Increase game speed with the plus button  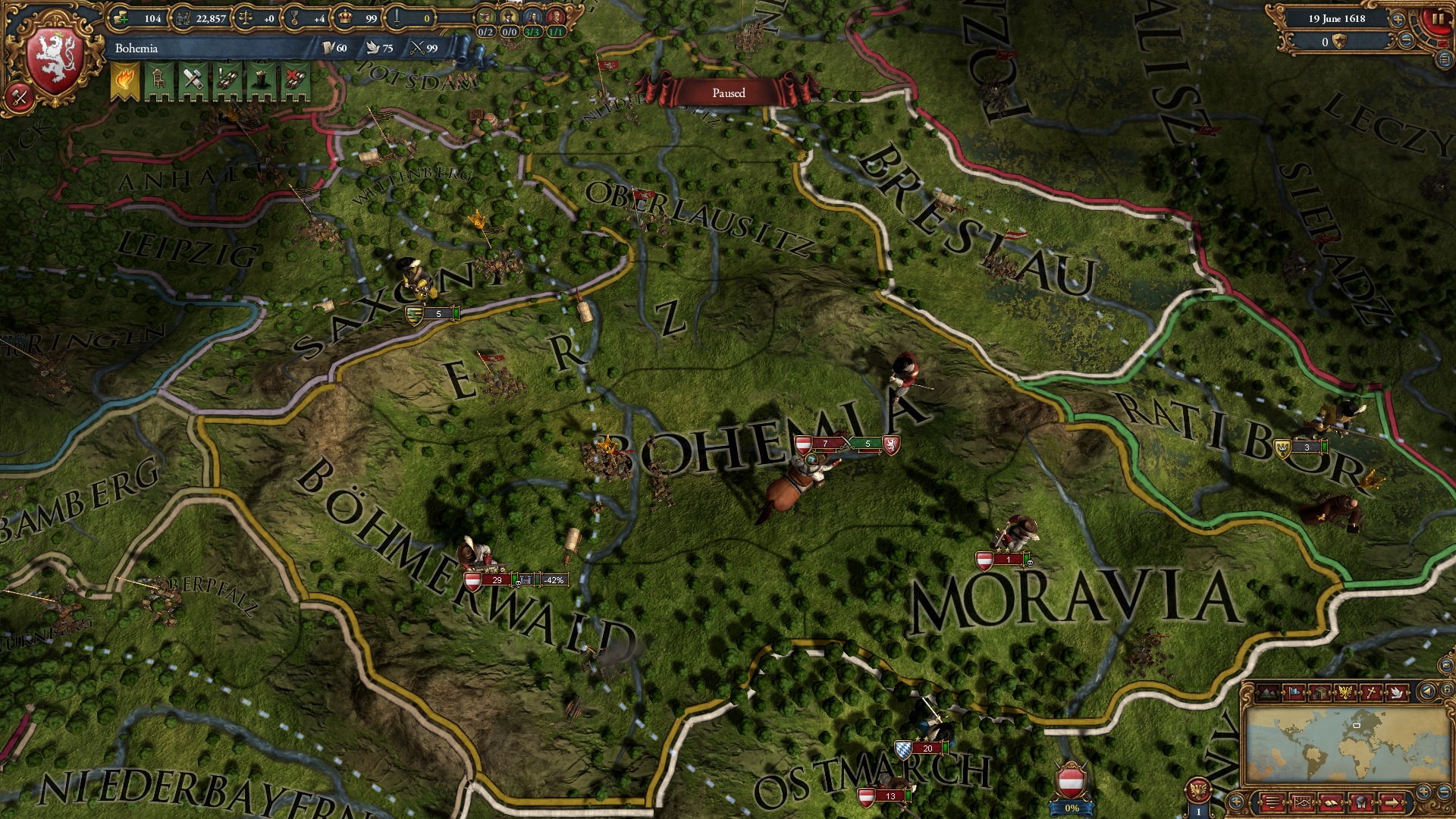1398,19
